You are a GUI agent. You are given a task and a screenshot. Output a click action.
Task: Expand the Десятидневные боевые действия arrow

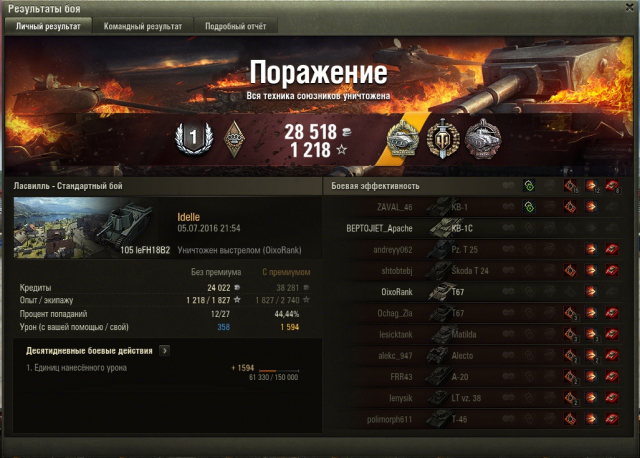coord(164,350)
